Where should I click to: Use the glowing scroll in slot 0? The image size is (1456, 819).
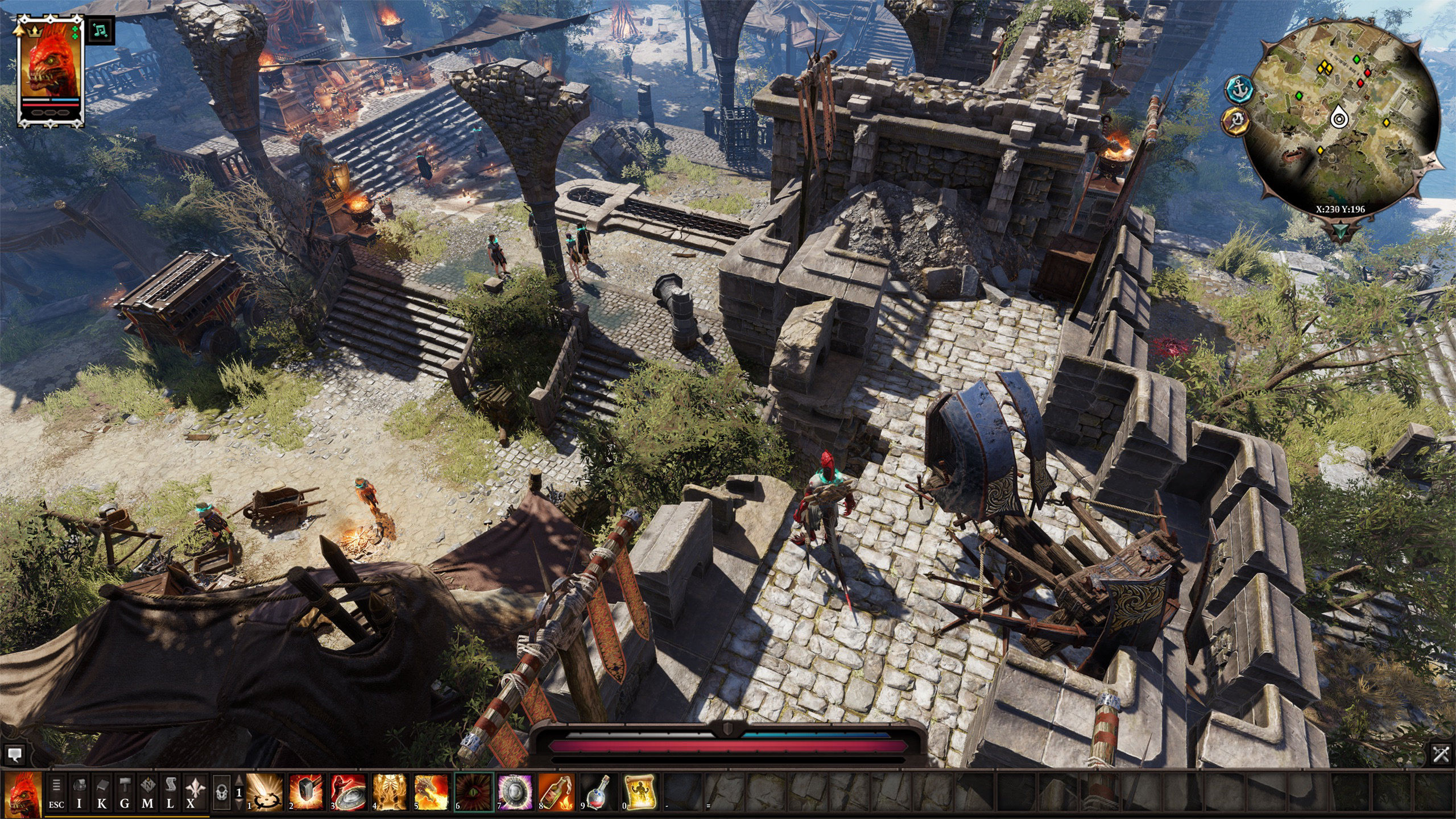point(640,792)
